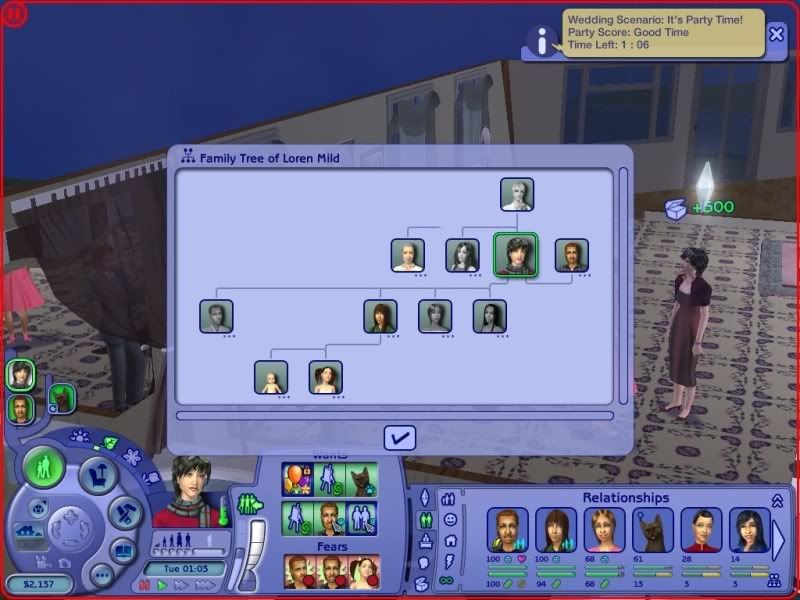Select the white-haired ancestor at the tree's top
Screen dimensions: 800x600
pyautogui.click(x=517, y=194)
